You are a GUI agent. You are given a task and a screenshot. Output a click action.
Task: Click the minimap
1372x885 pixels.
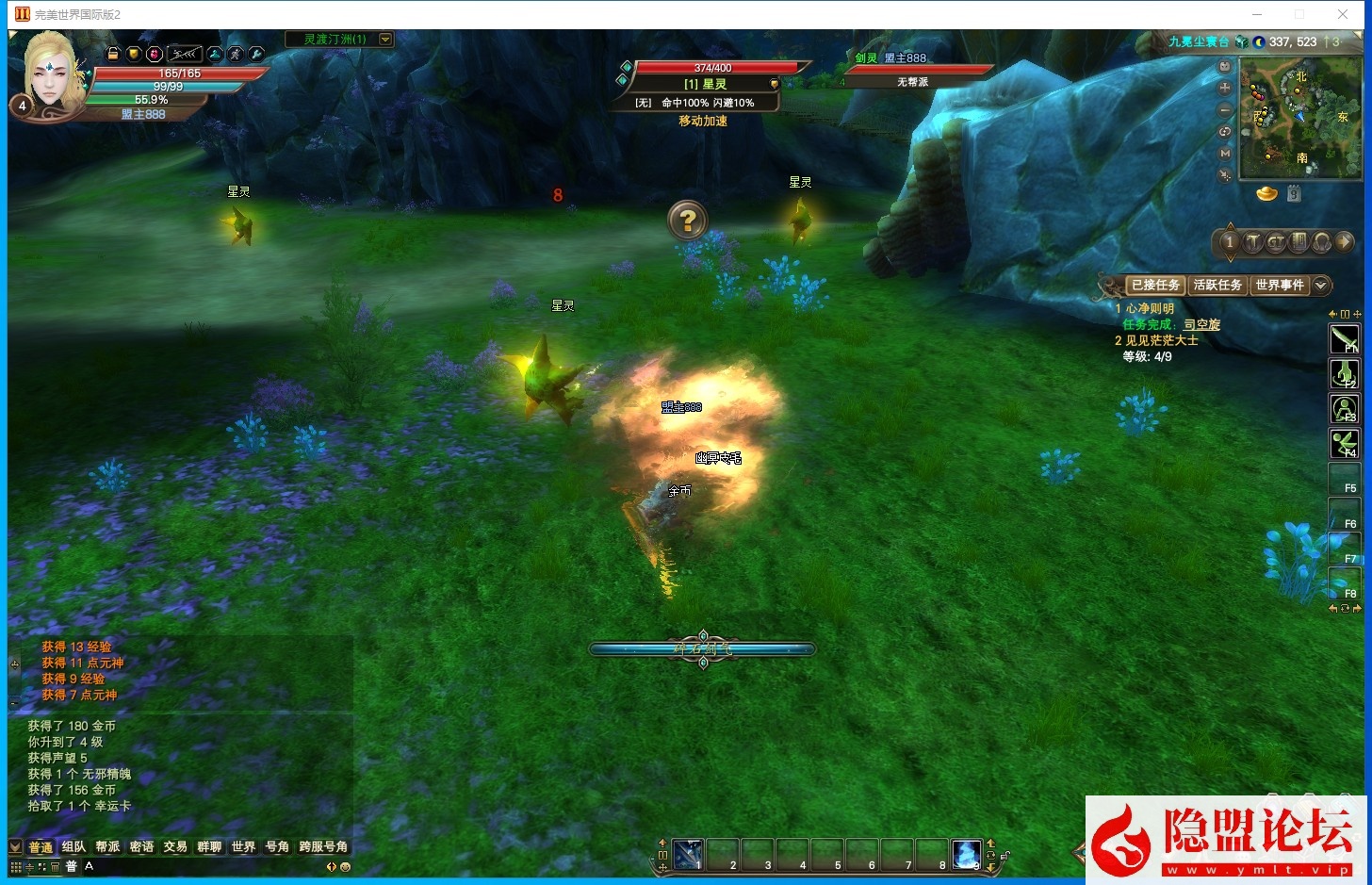tap(1299, 118)
